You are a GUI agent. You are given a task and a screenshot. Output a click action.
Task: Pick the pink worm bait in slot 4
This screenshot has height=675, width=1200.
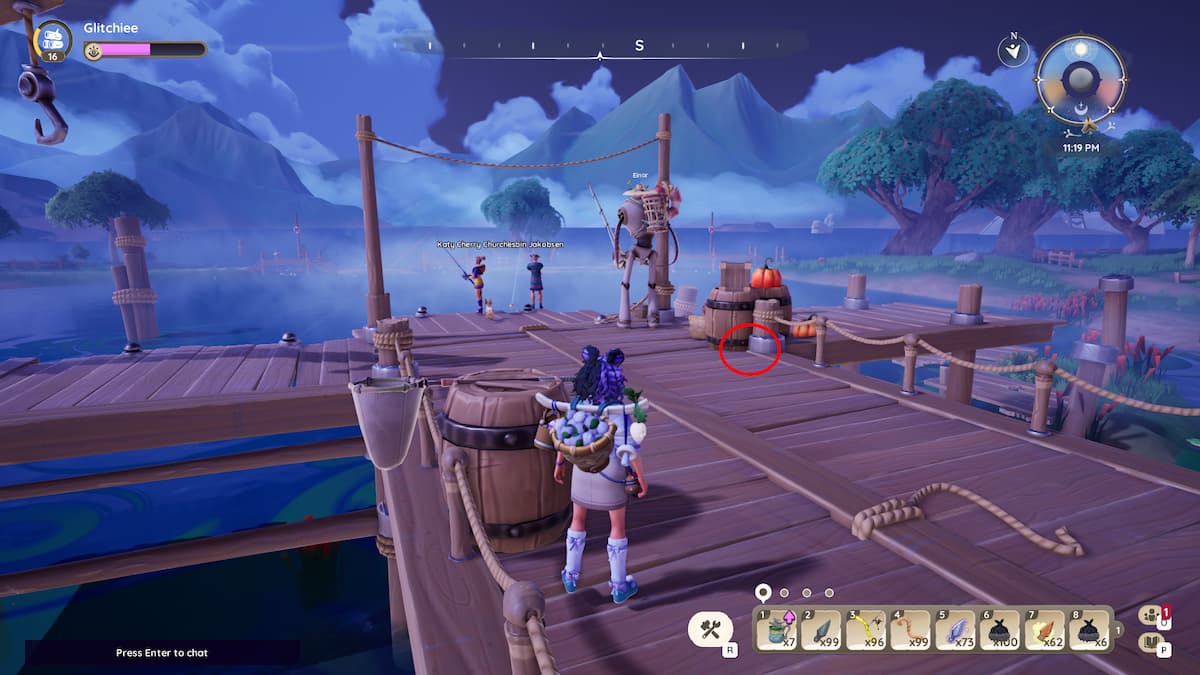click(912, 630)
